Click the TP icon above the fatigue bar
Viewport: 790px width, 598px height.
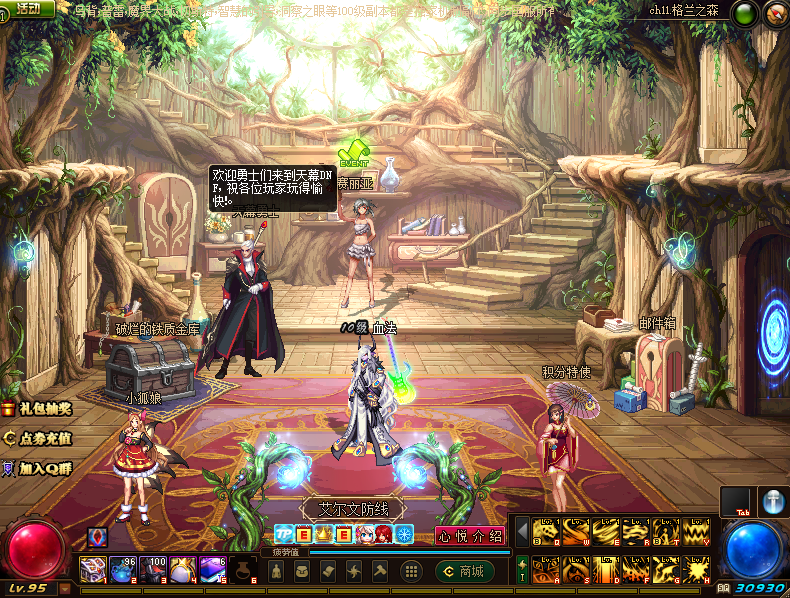point(283,535)
